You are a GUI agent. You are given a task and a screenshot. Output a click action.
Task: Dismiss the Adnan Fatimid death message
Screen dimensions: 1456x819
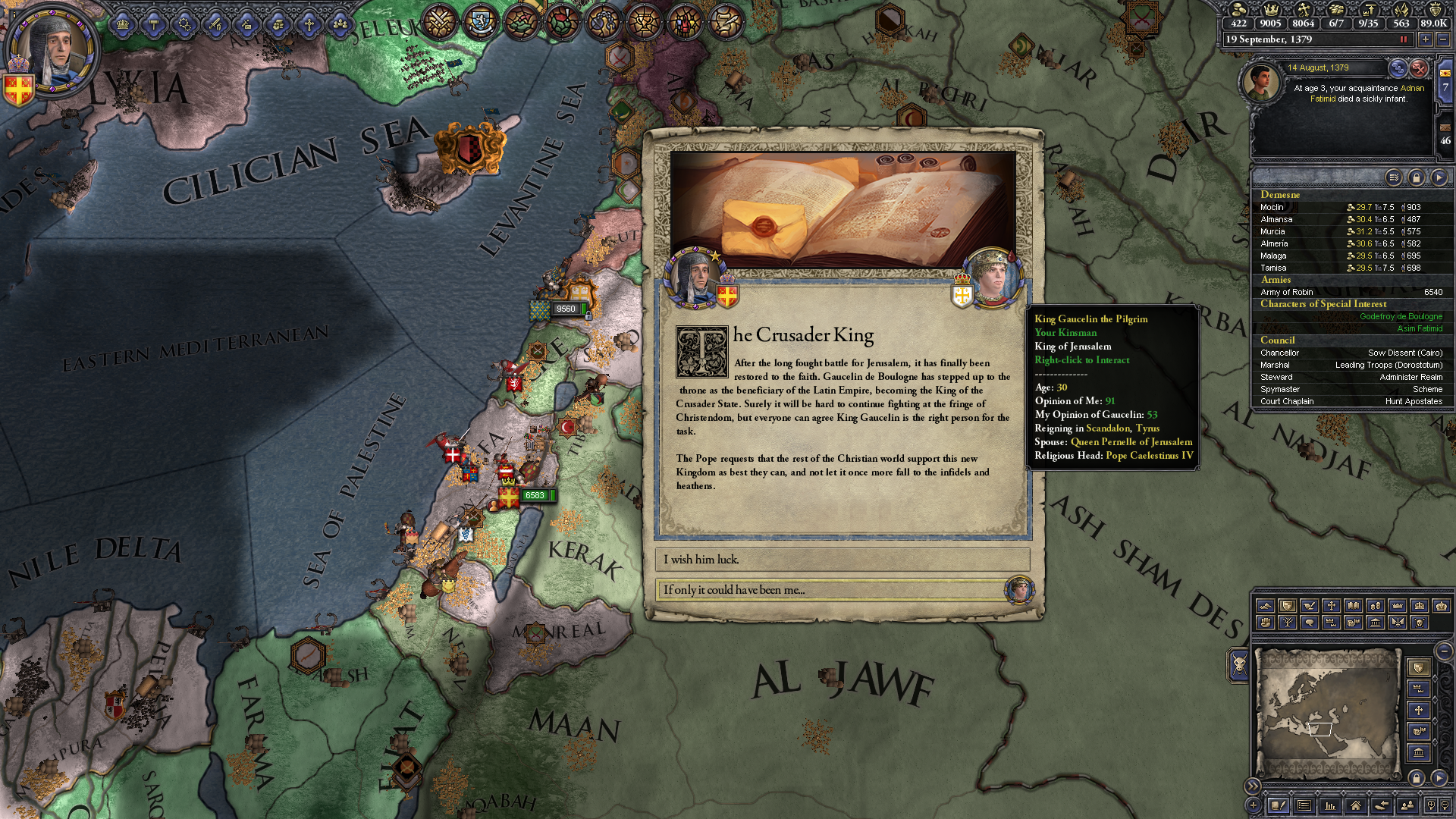[x=1419, y=68]
